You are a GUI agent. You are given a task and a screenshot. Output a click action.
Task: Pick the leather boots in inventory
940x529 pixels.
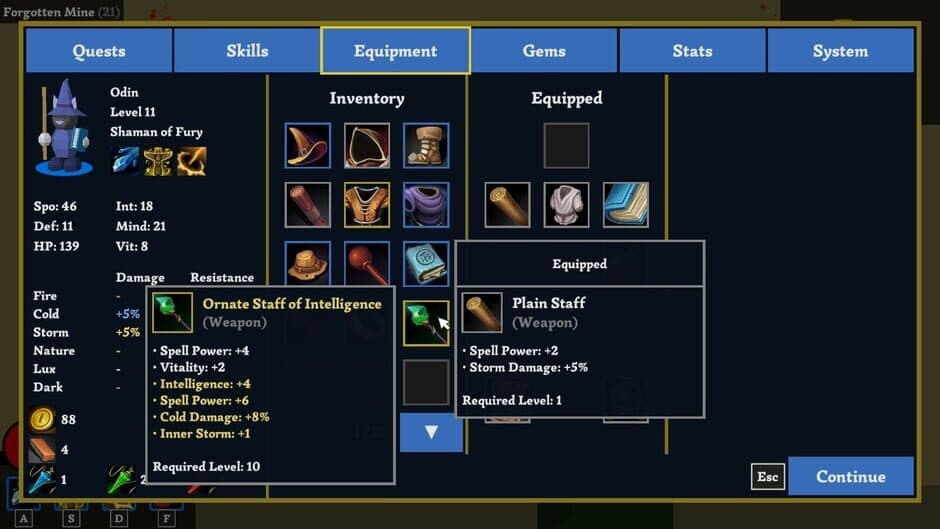coord(426,145)
